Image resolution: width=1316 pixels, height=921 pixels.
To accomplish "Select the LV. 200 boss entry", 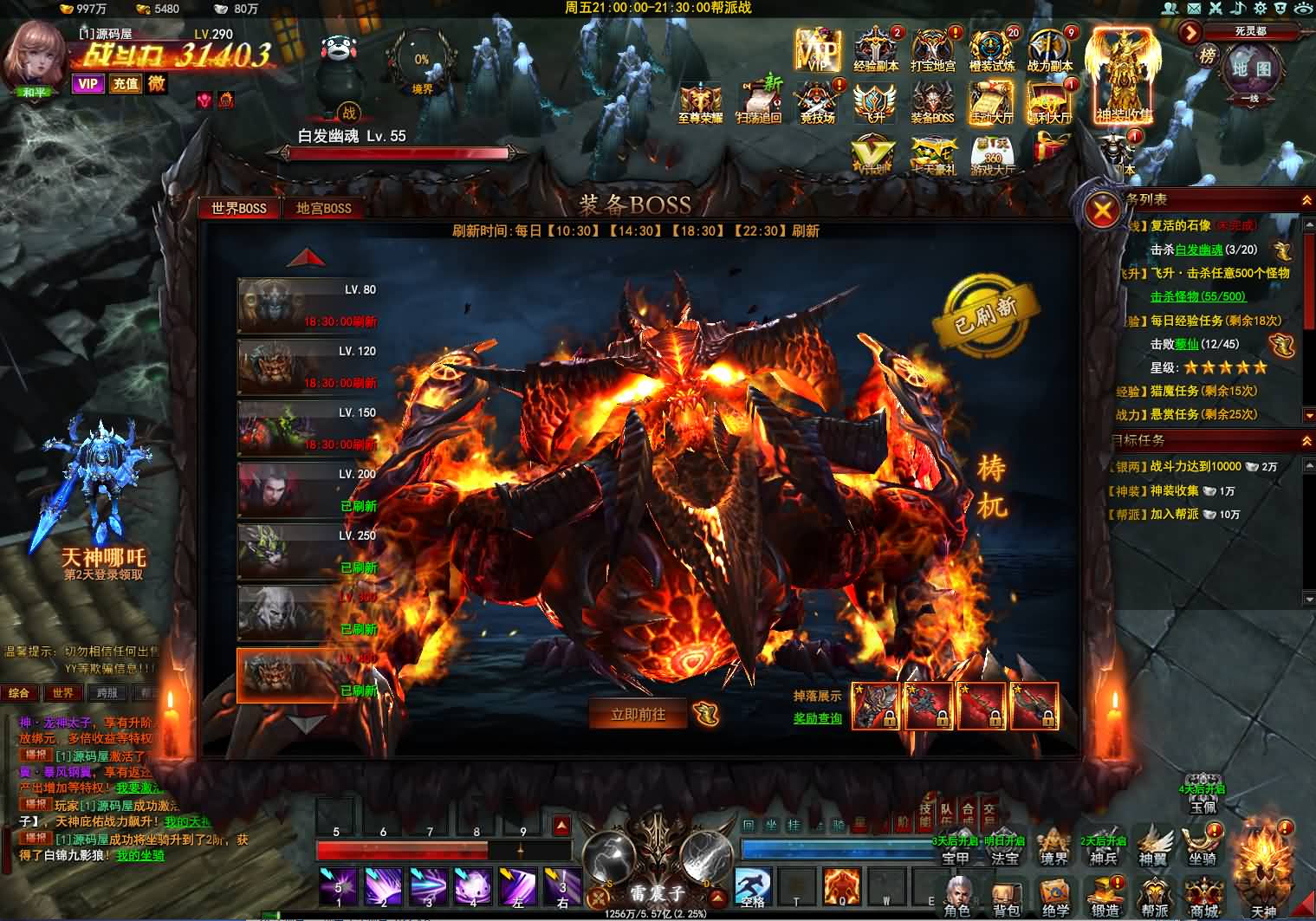I will (x=308, y=490).
